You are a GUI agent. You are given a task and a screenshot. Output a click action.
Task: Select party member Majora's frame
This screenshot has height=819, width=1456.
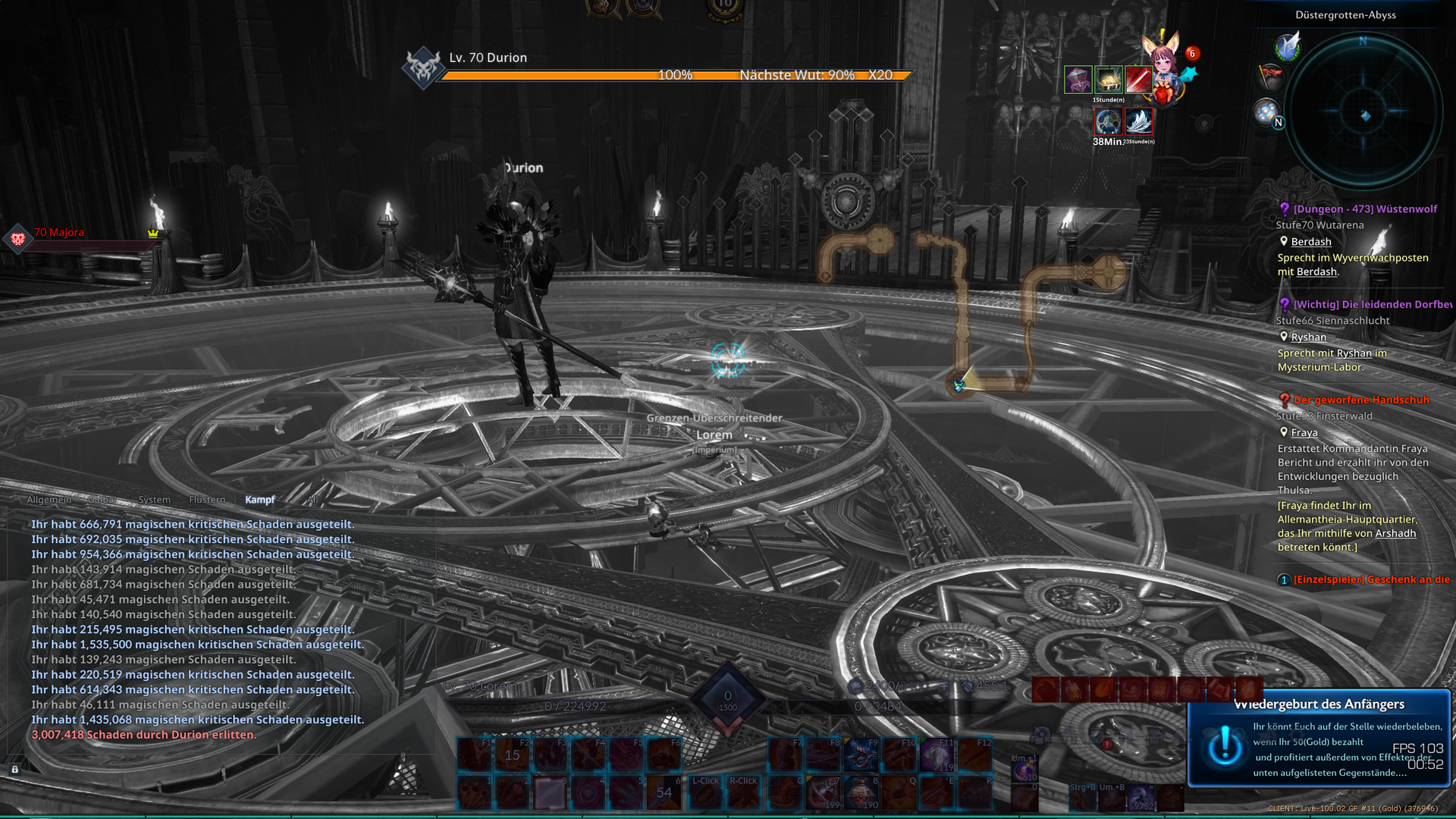pyautogui.click(x=59, y=234)
